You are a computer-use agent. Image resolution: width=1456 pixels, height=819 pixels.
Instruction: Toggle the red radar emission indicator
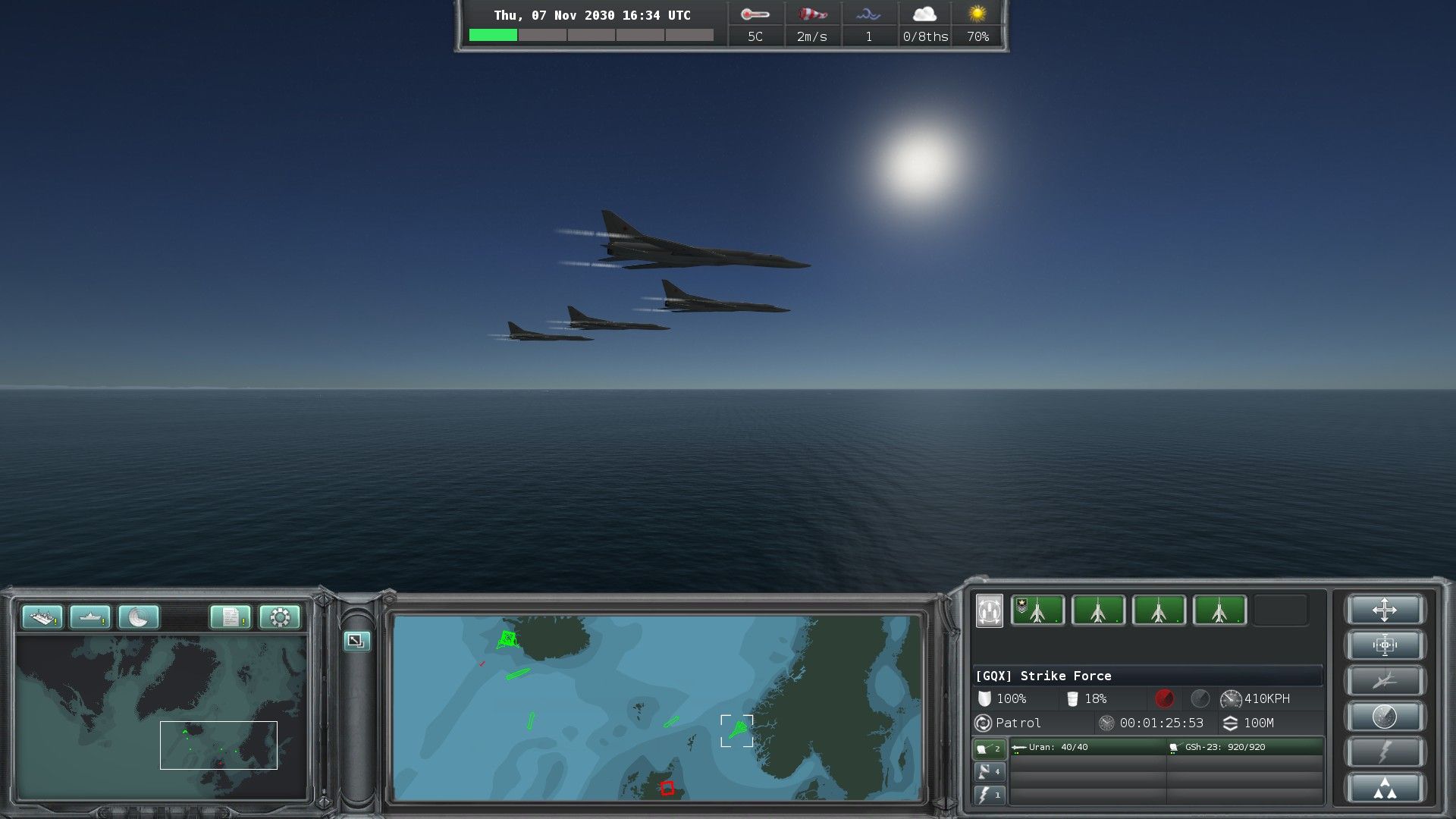(1164, 698)
